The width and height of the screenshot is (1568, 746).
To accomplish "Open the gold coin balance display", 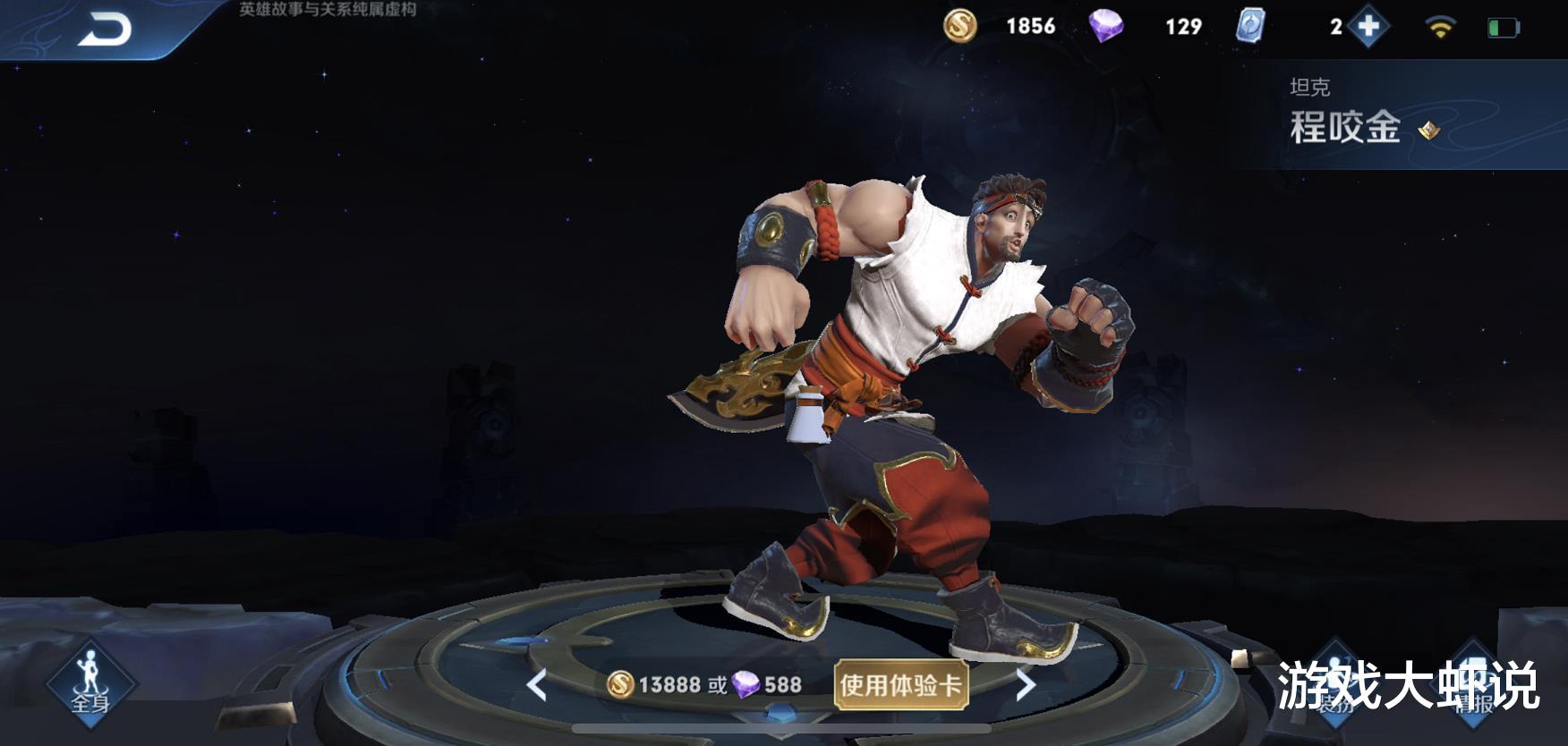I will pyautogui.click(x=993, y=27).
